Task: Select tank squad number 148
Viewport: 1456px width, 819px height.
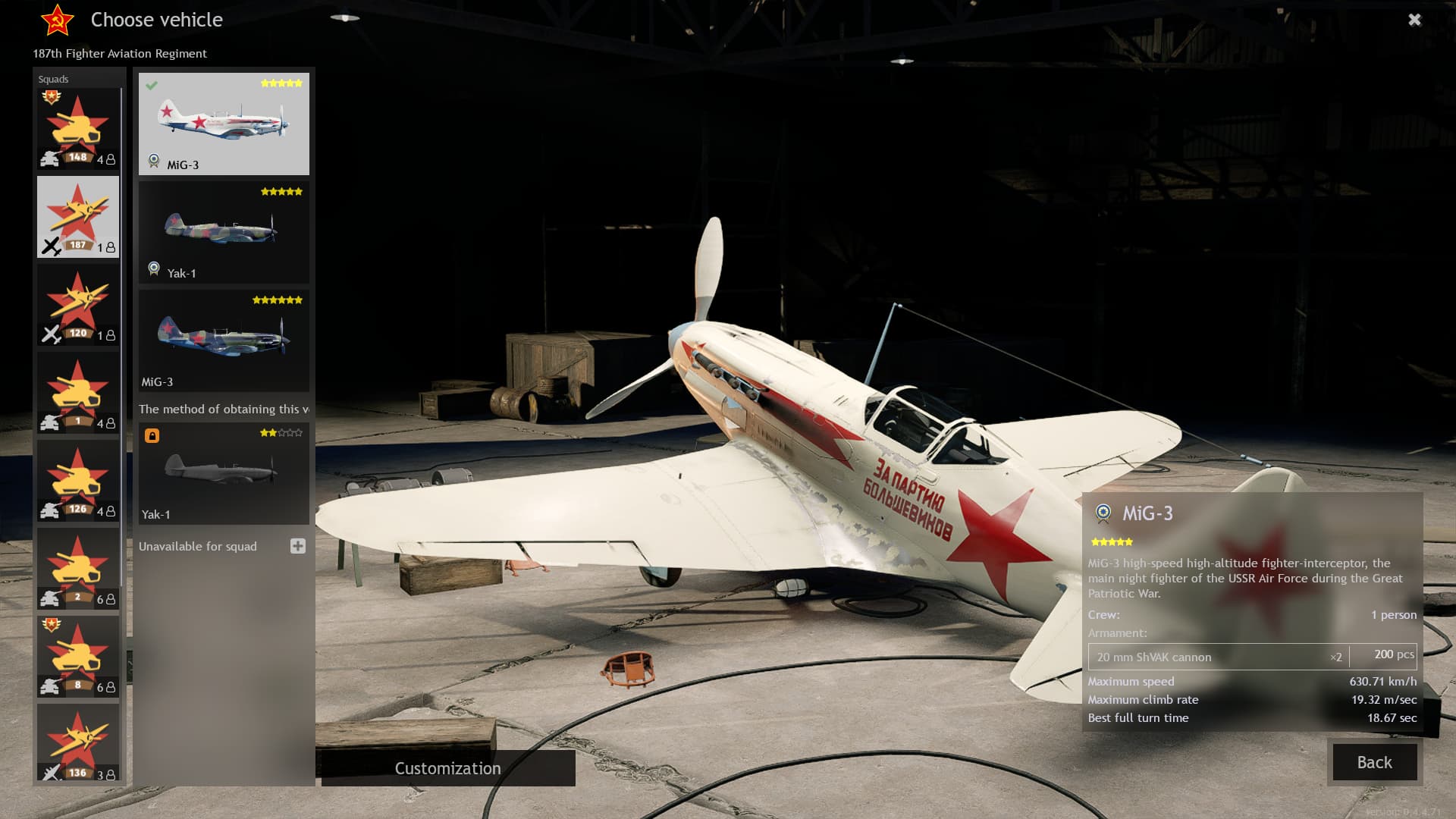Action: [x=78, y=129]
